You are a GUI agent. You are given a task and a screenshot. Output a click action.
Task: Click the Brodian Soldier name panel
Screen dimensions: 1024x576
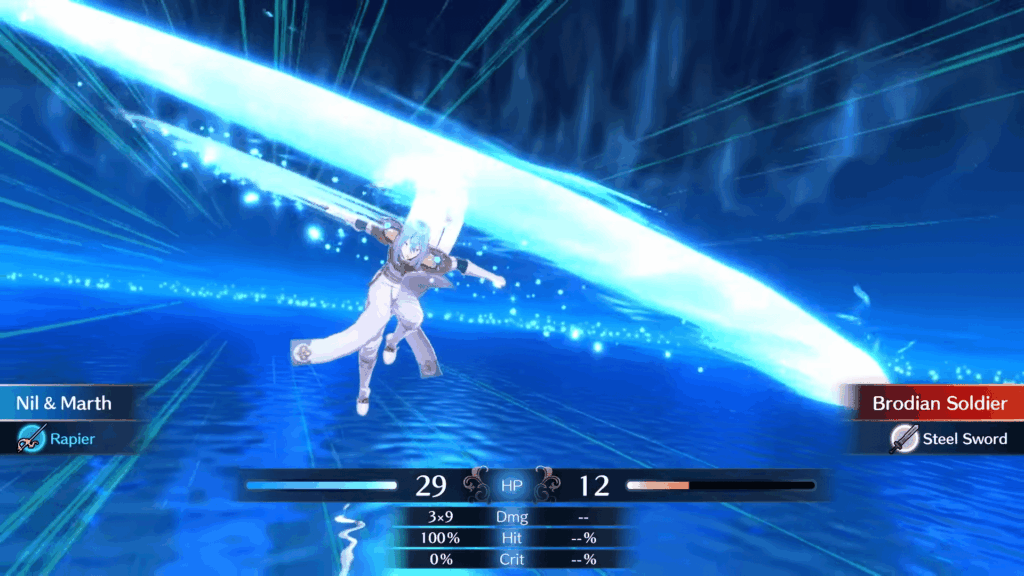click(x=938, y=404)
